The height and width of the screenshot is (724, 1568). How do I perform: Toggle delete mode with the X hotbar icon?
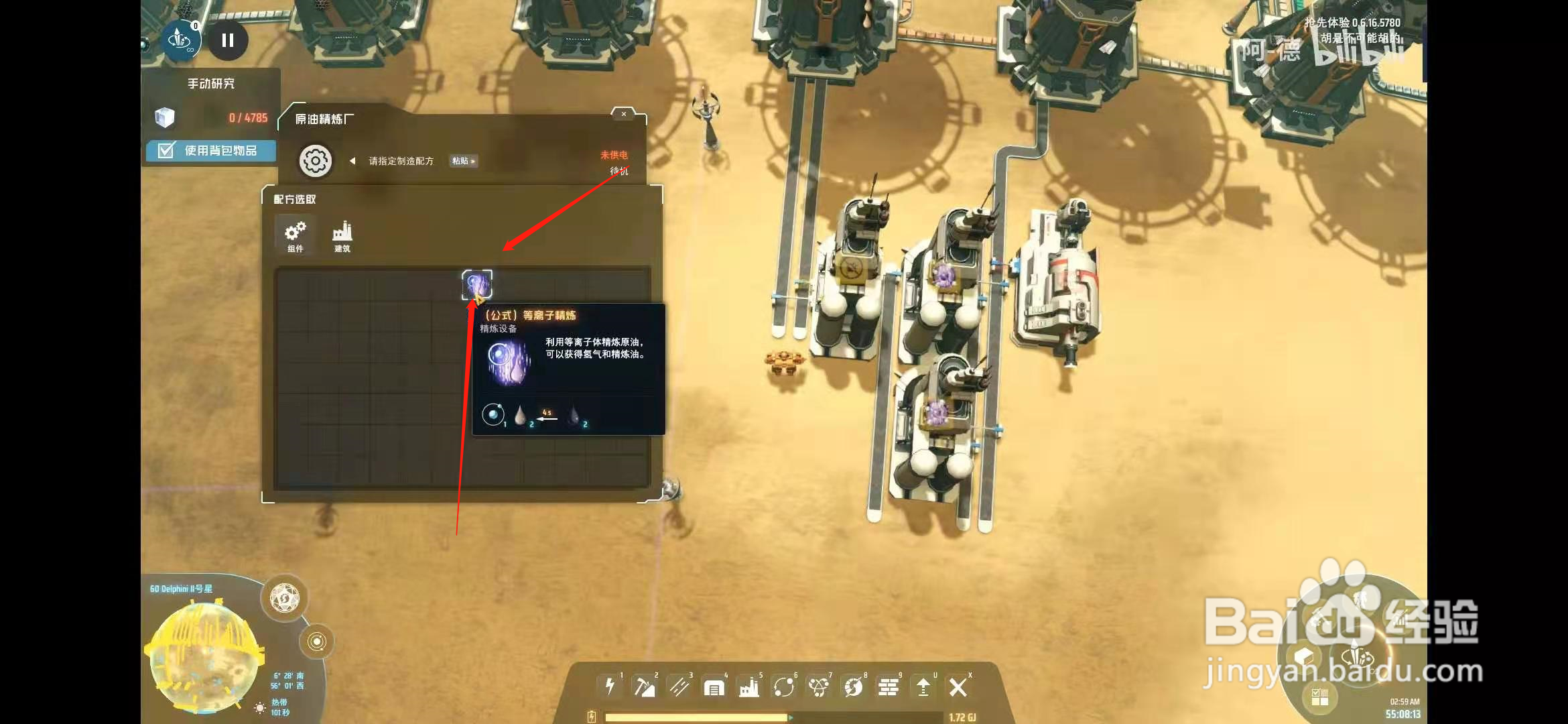959,686
